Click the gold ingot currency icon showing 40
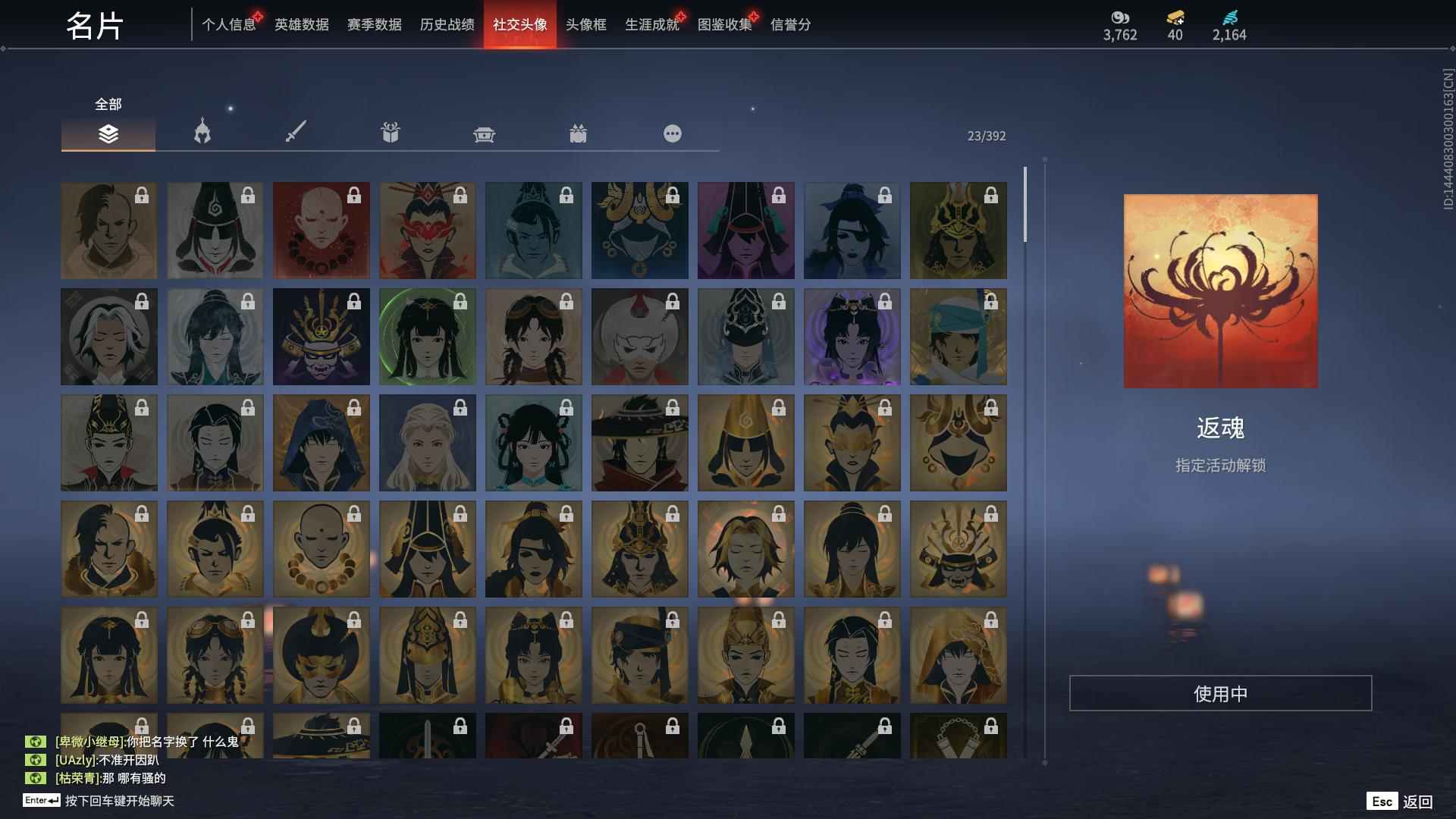 click(x=1174, y=17)
